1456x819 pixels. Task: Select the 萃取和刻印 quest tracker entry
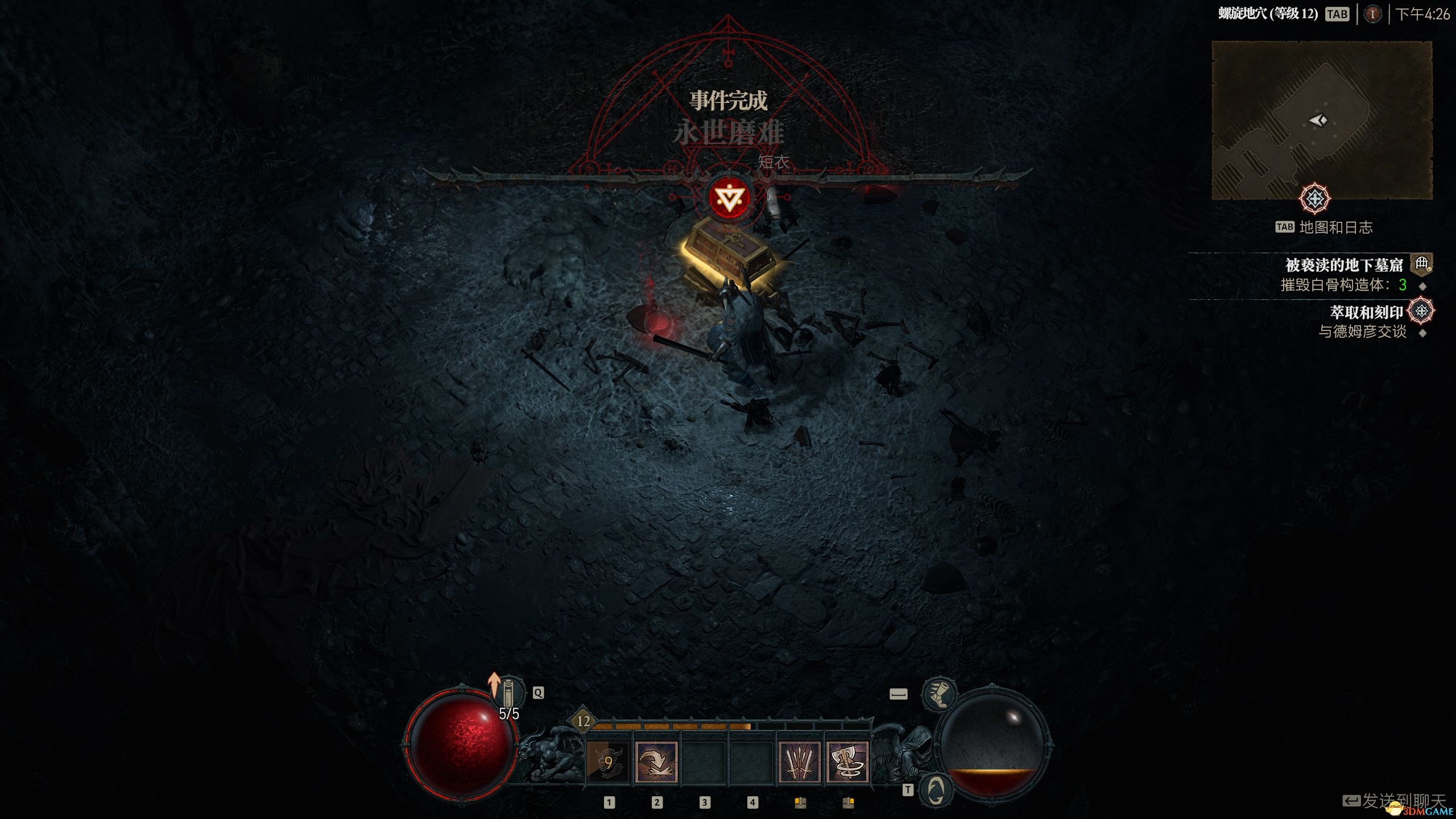[1366, 312]
